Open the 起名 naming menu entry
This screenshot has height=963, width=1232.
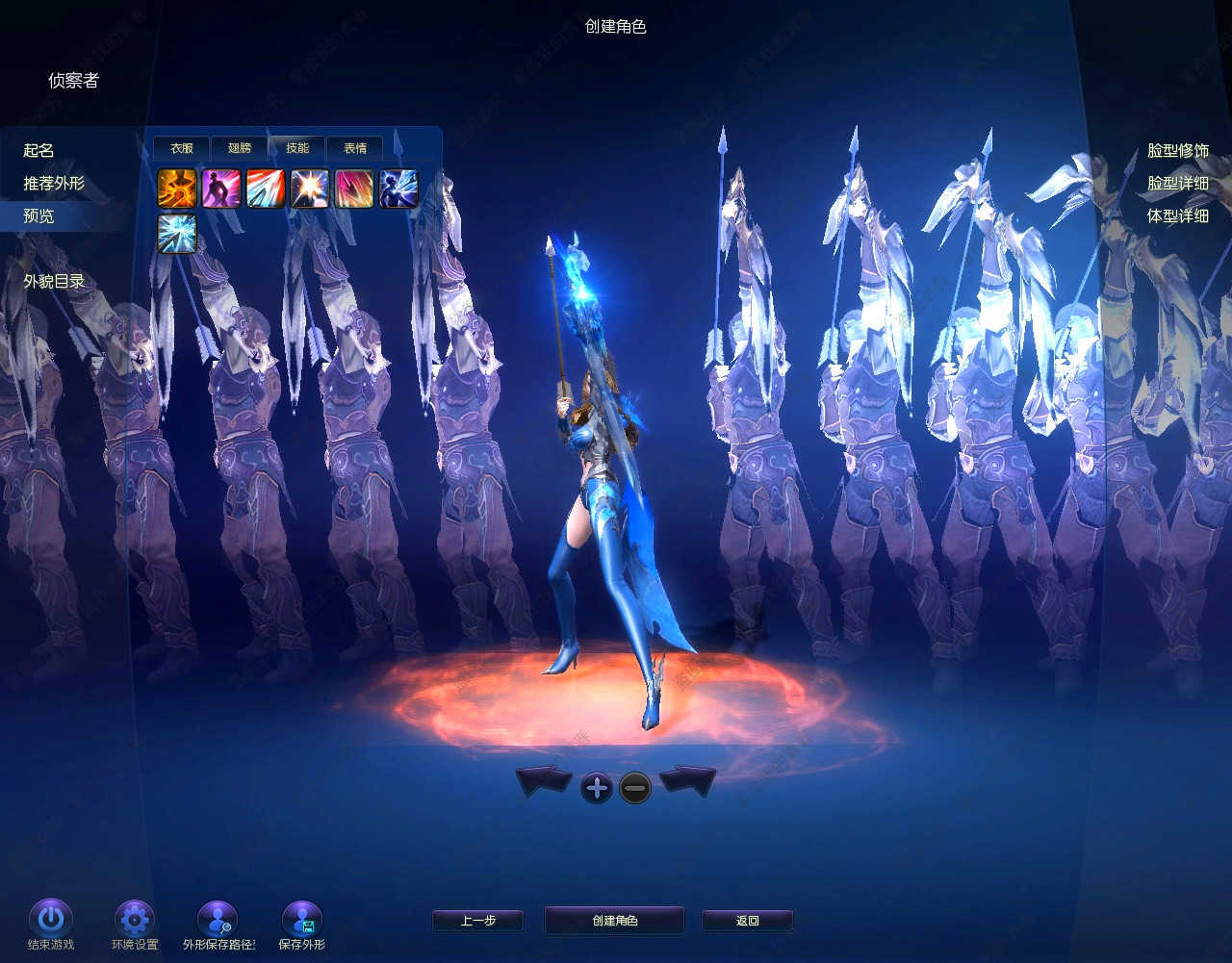point(39,151)
